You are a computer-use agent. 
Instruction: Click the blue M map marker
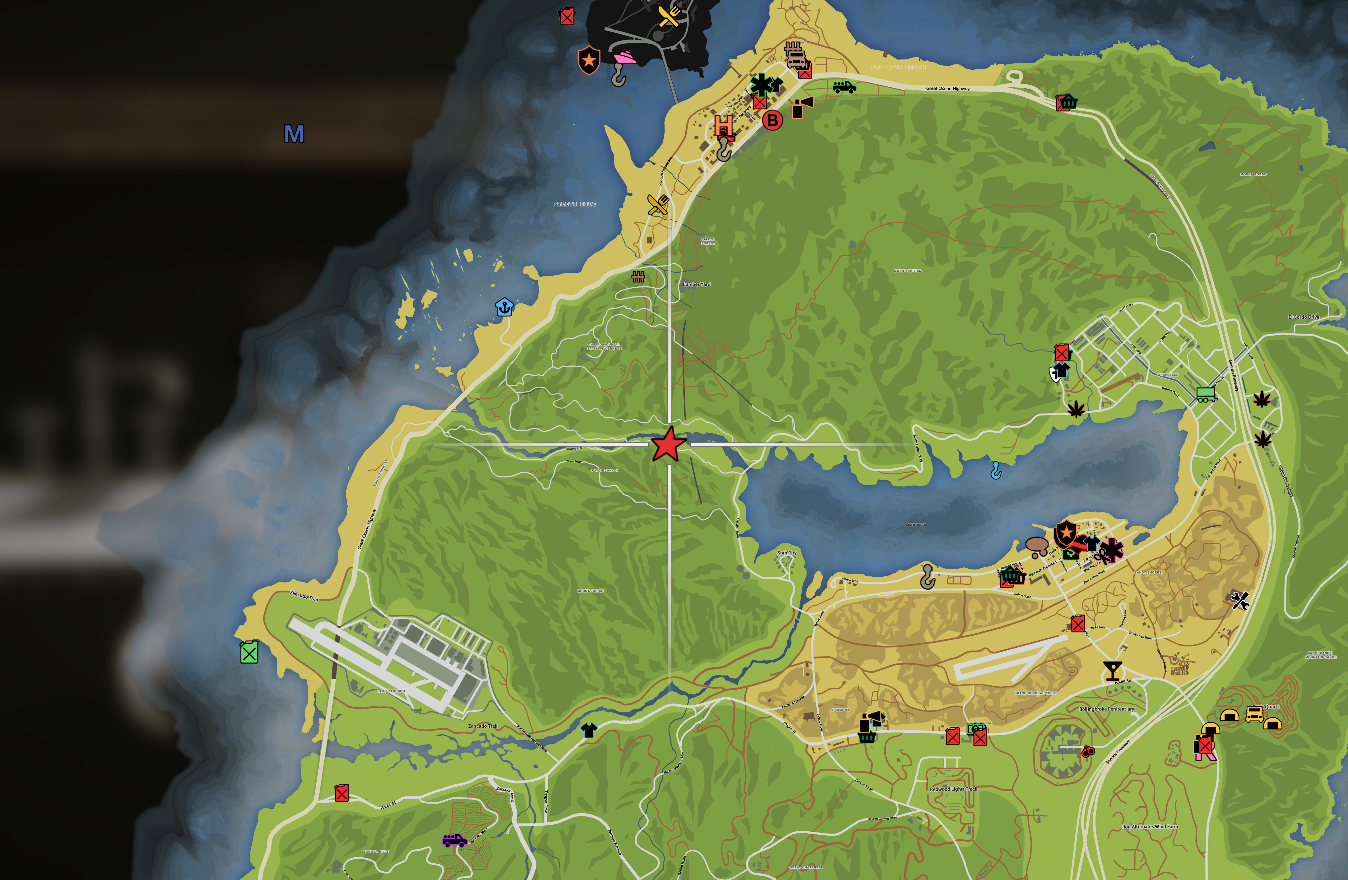pyautogui.click(x=294, y=134)
